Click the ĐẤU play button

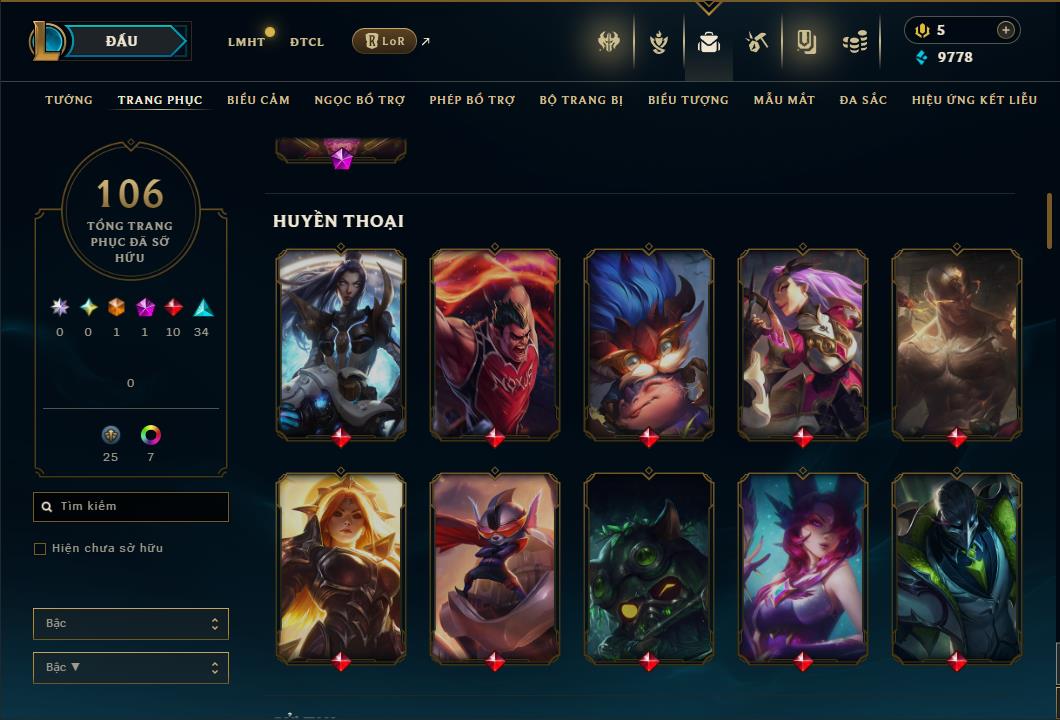121,41
